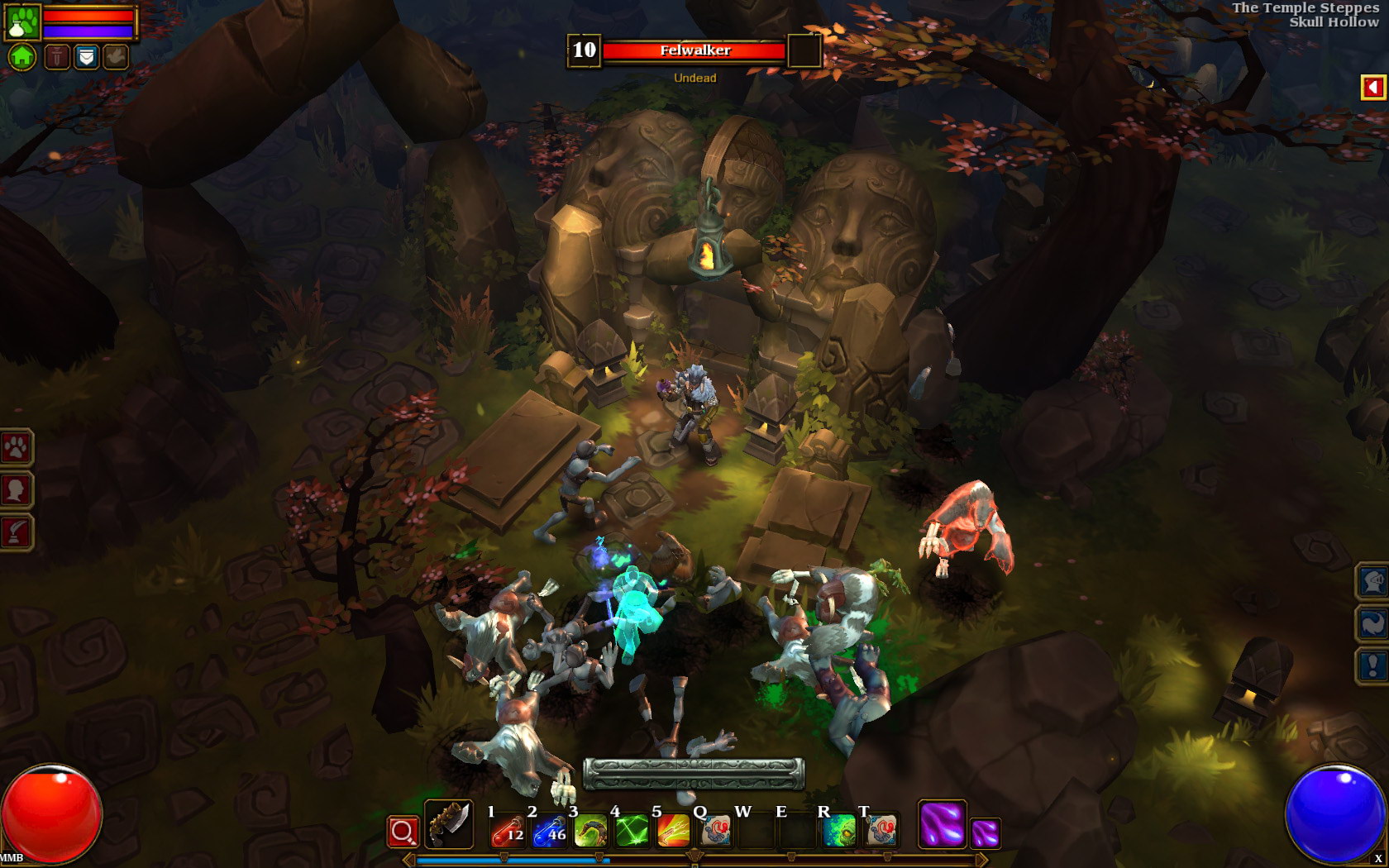This screenshot has width=1389, height=868.
Task: Open the blue envelope mail icon
Action: [87, 57]
